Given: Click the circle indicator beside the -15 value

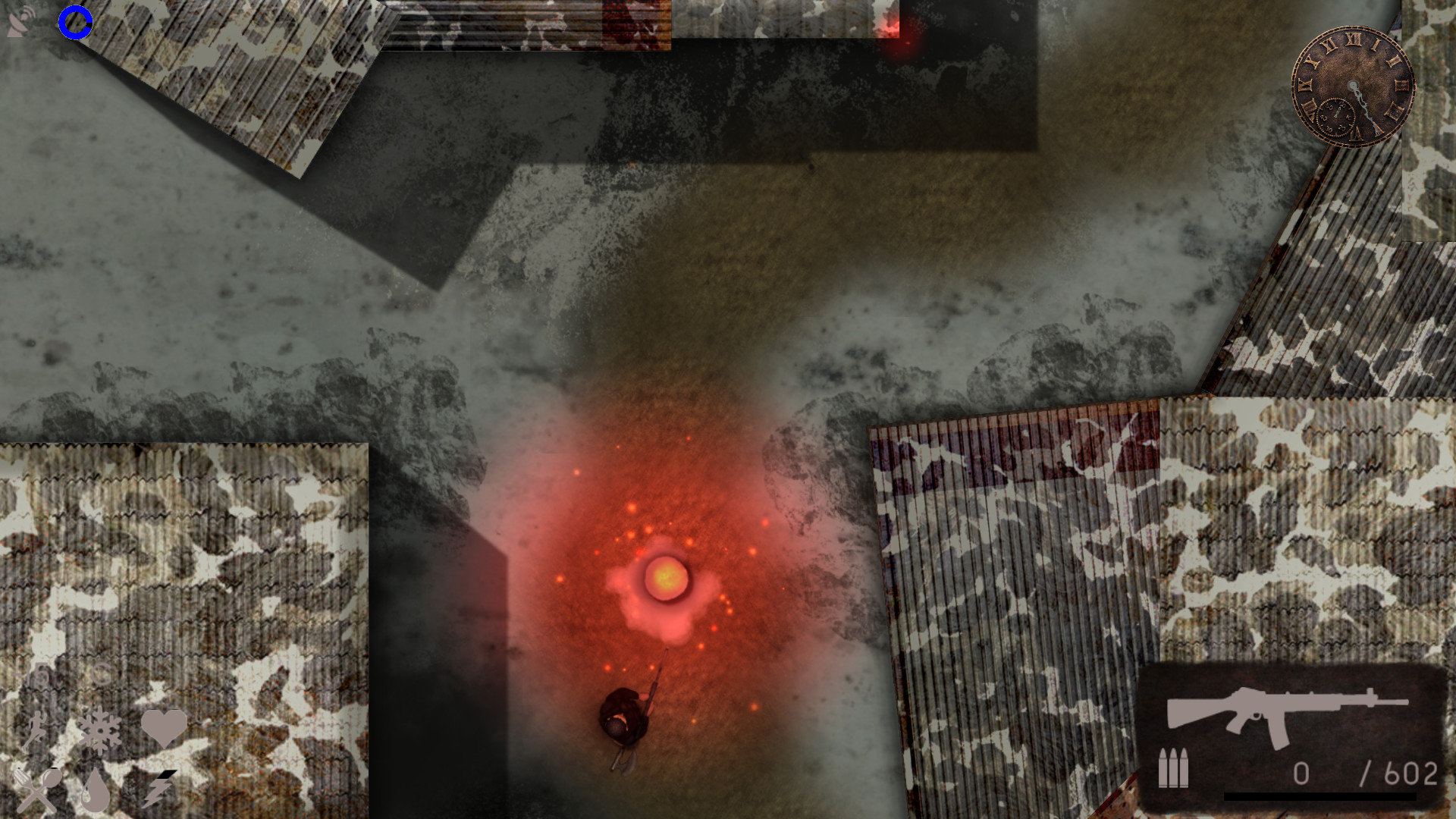Looking at the screenshot, I should tap(100, 674).
